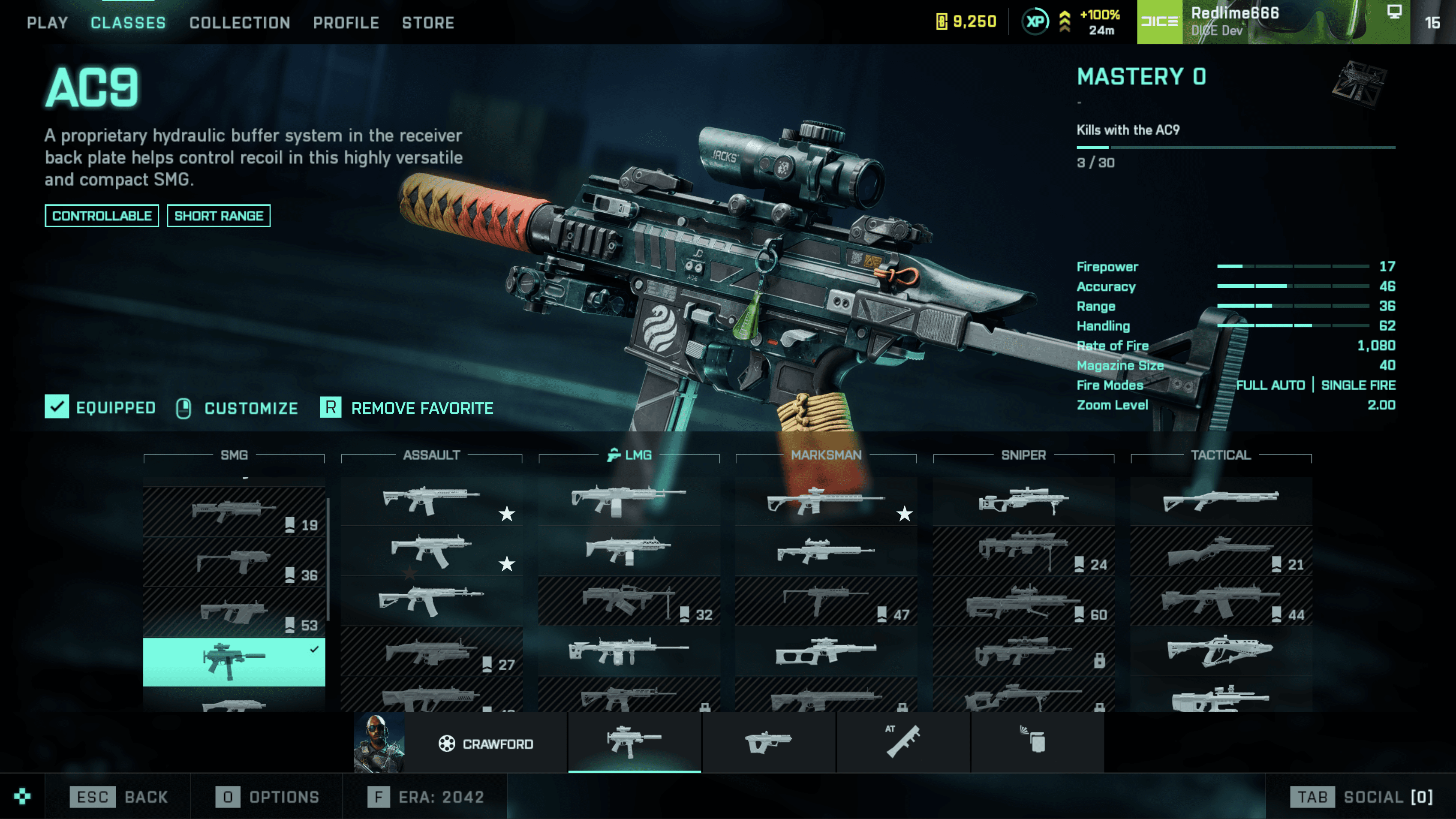The width and height of the screenshot is (1456, 819).
Task: Select the marksman rifle locked at level 47
Action: click(826, 601)
